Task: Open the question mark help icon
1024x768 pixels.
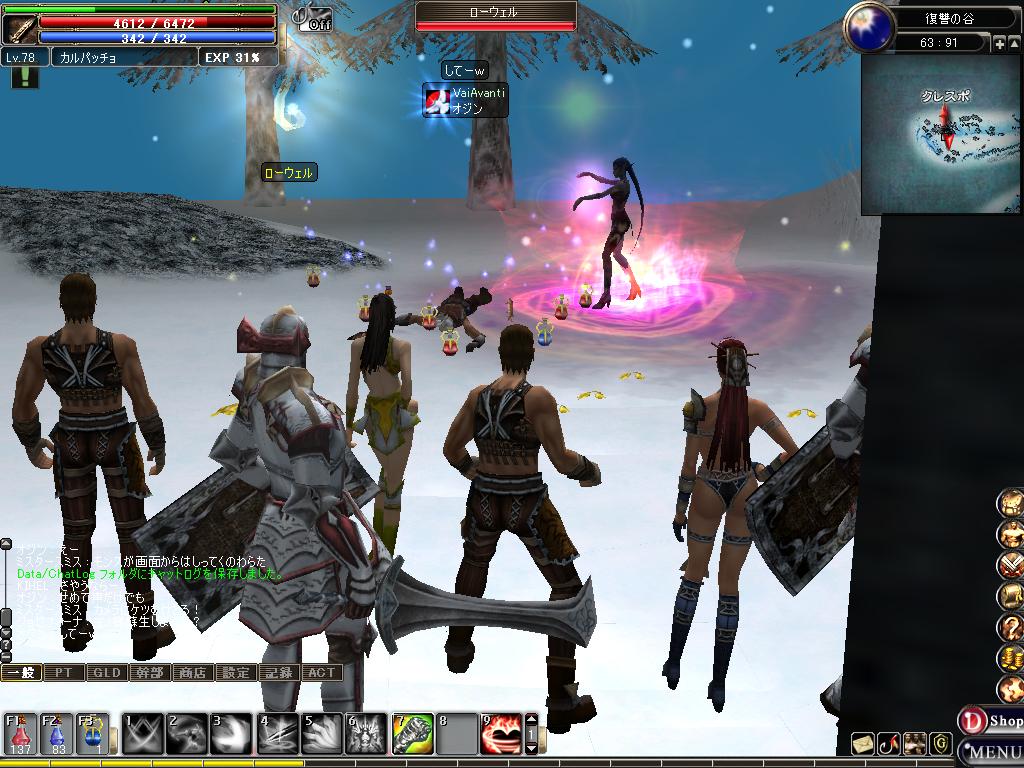Action: [x=1010, y=628]
